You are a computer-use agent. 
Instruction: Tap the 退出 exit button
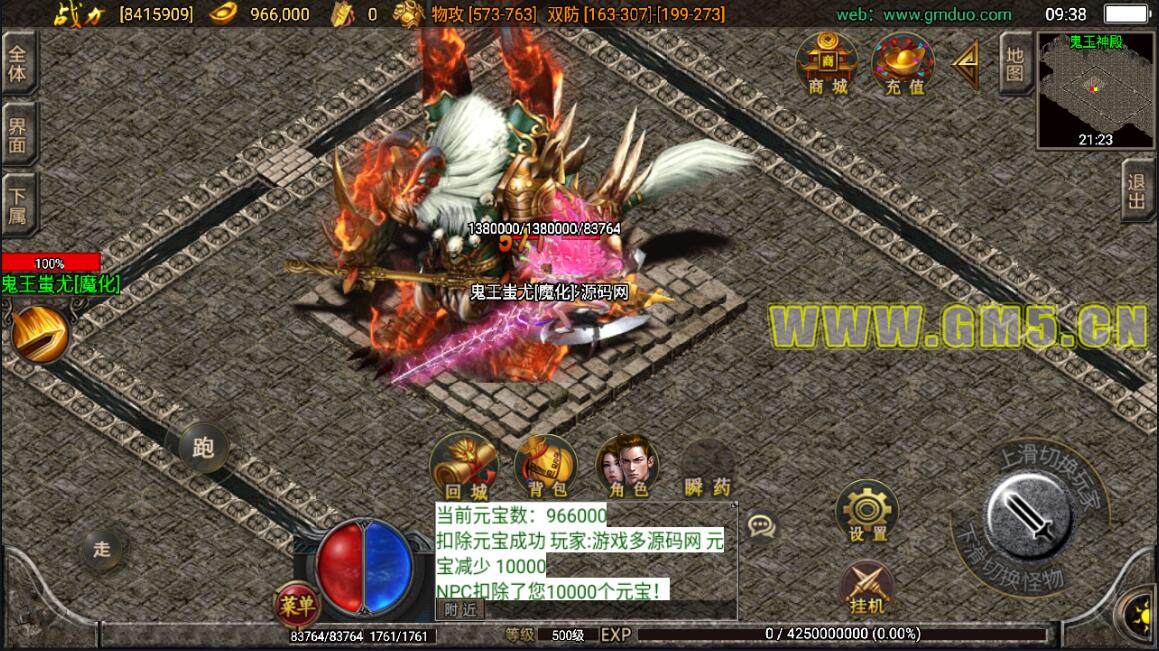pos(1137,192)
